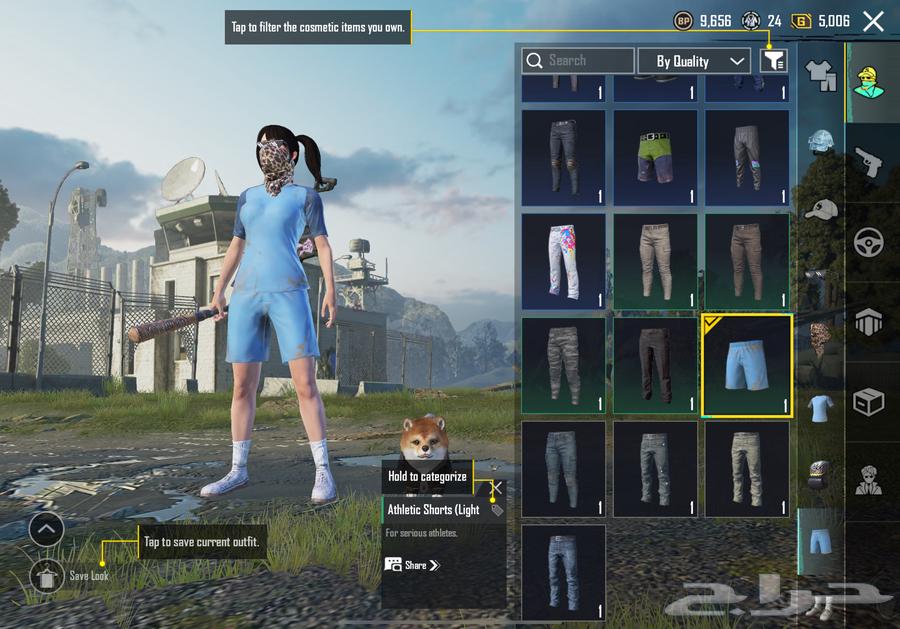Save the current look with Save Look
The image size is (900, 629).
click(47, 576)
